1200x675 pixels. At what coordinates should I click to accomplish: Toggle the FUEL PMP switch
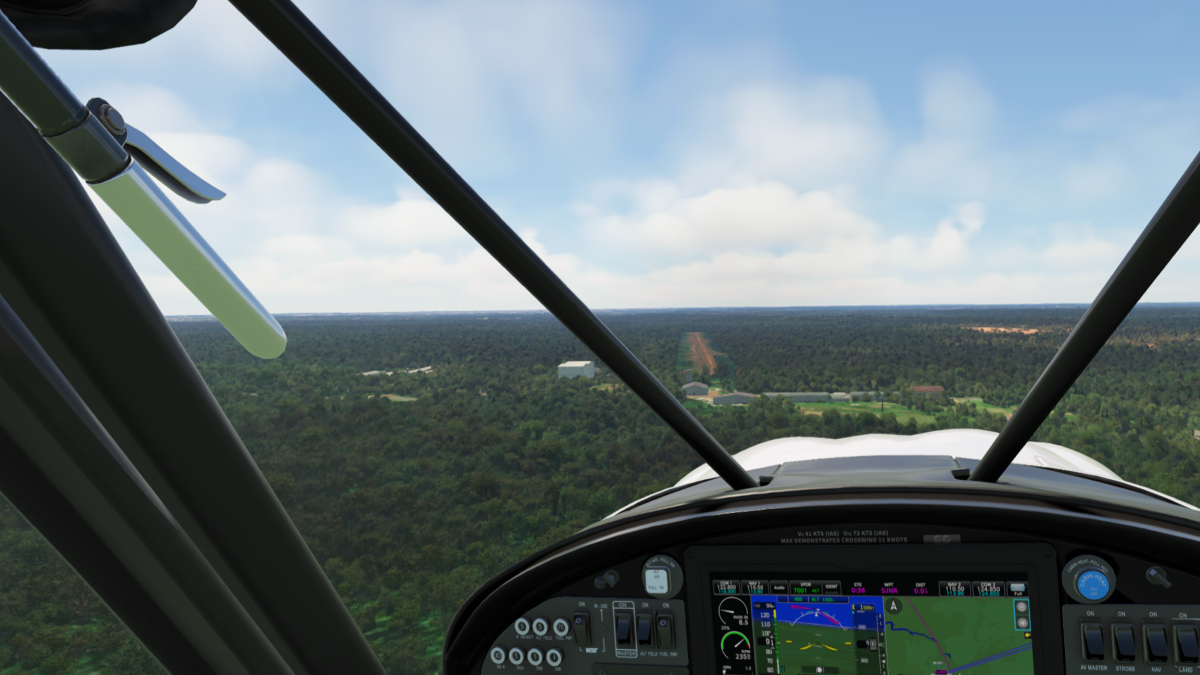click(x=665, y=629)
